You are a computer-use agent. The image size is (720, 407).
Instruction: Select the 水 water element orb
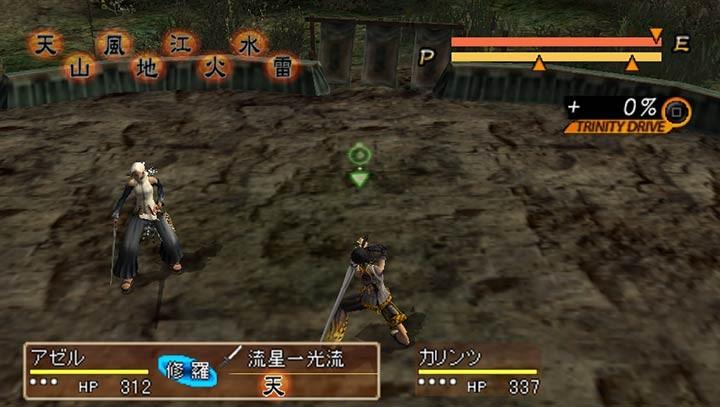point(247,44)
